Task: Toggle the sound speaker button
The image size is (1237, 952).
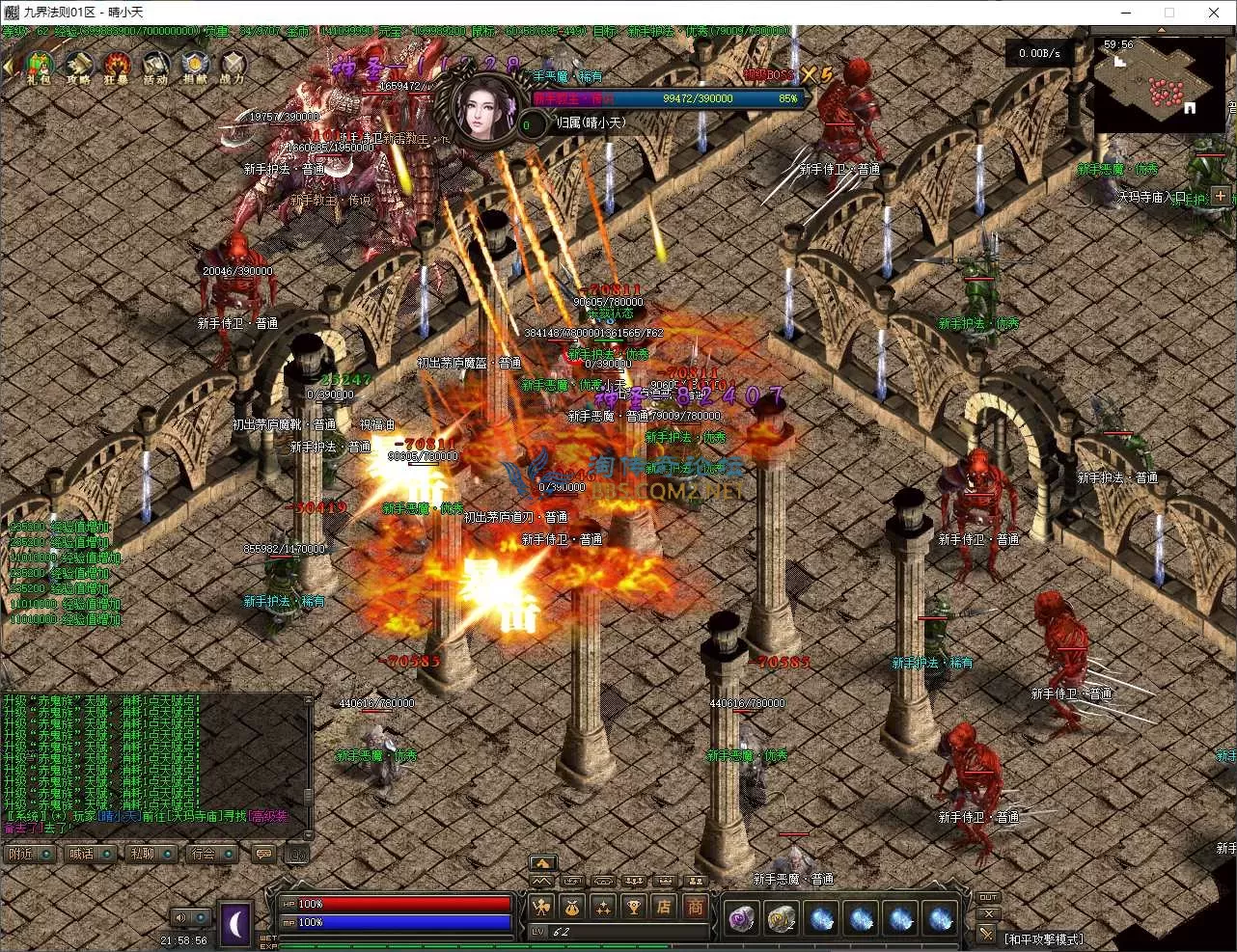Action: point(180,917)
